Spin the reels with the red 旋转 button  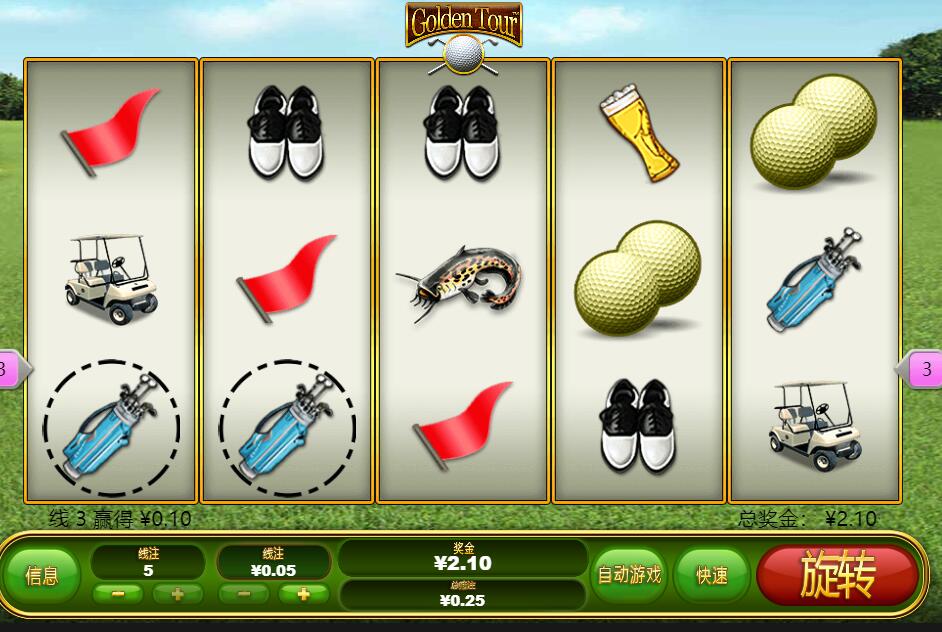(x=837, y=574)
